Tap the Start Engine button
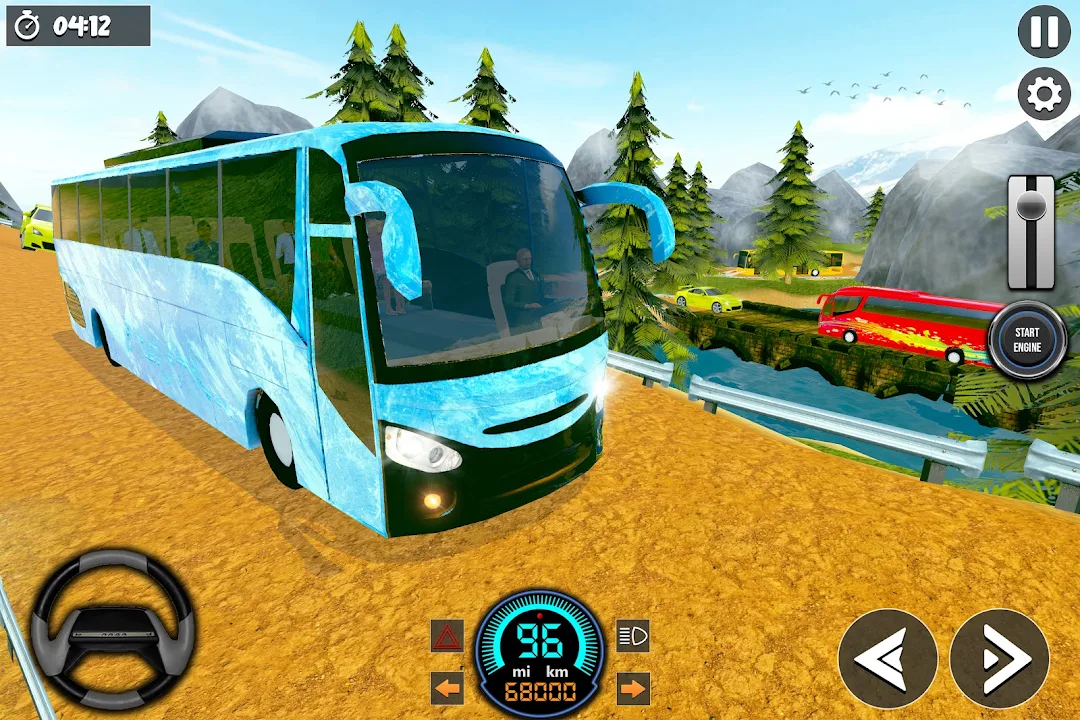This screenshot has height=720, width=1080. coord(1027,340)
